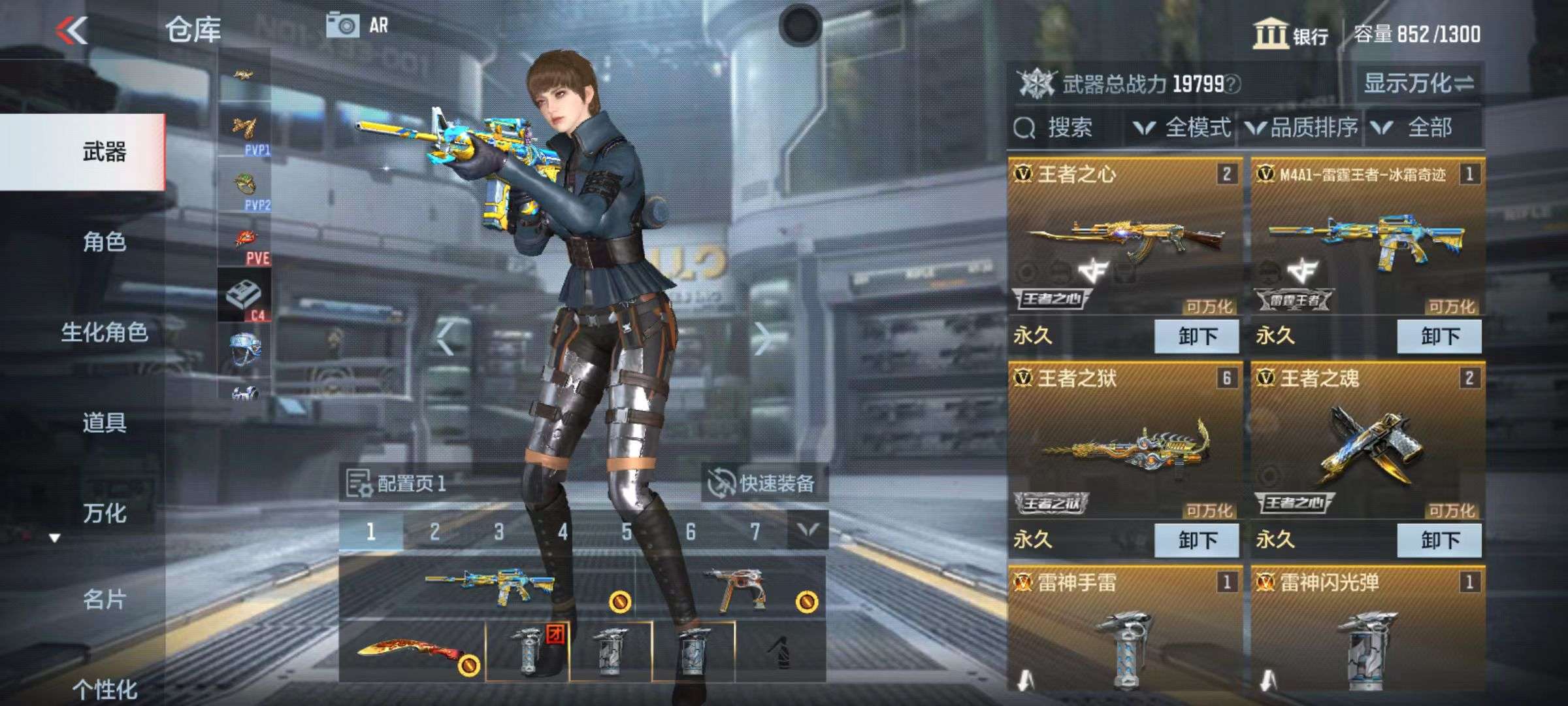The width and height of the screenshot is (1568, 706).
Task: Select the PVE loadout bag
Action: (246, 245)
